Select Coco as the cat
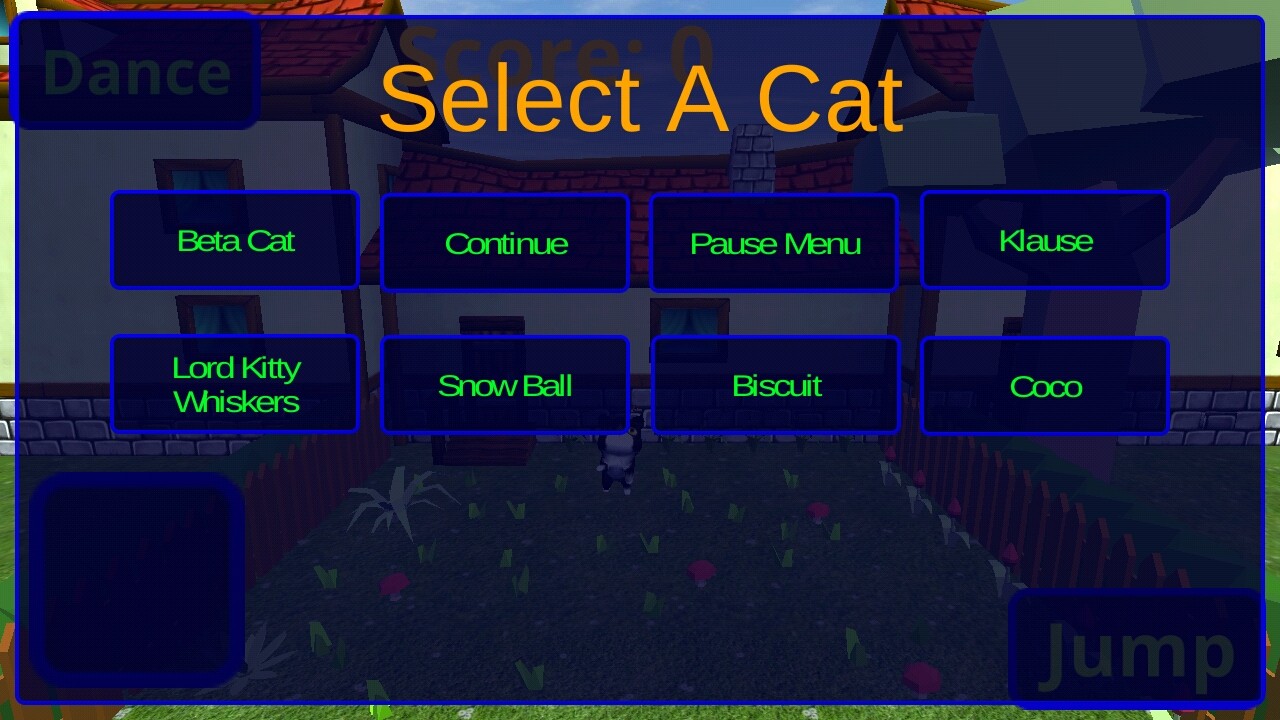Screen dimensions: 1280x720 pyautogui.click(x=1045, y=386)
